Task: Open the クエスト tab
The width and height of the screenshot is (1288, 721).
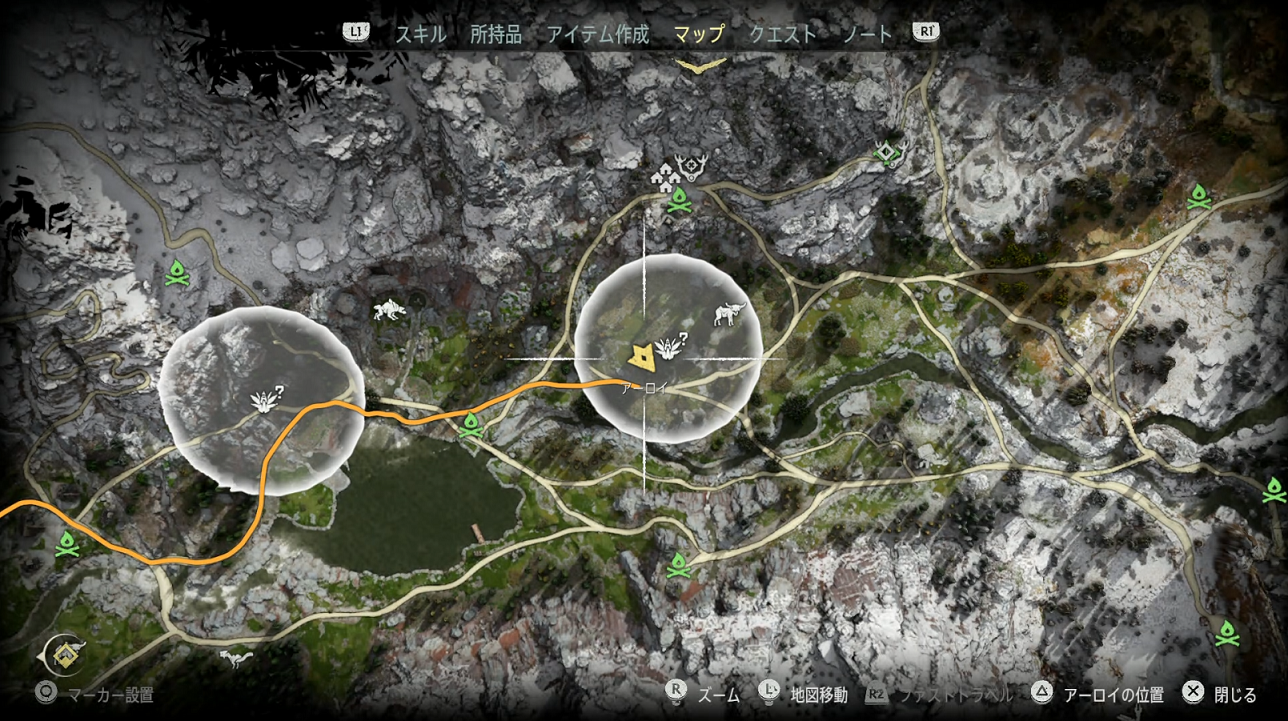Action: 783,34
